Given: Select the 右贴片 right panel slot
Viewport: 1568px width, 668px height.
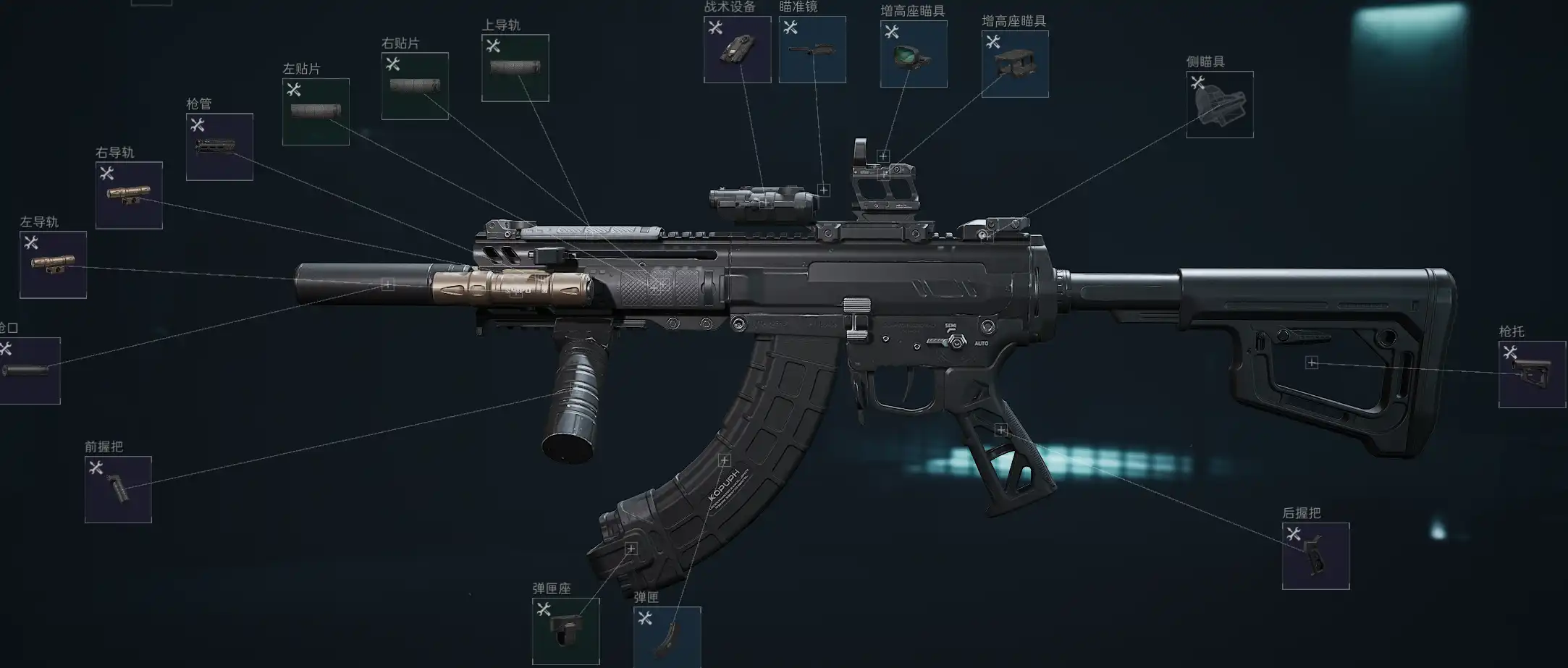Looking at the screenshot, I should tap(415, 86).
